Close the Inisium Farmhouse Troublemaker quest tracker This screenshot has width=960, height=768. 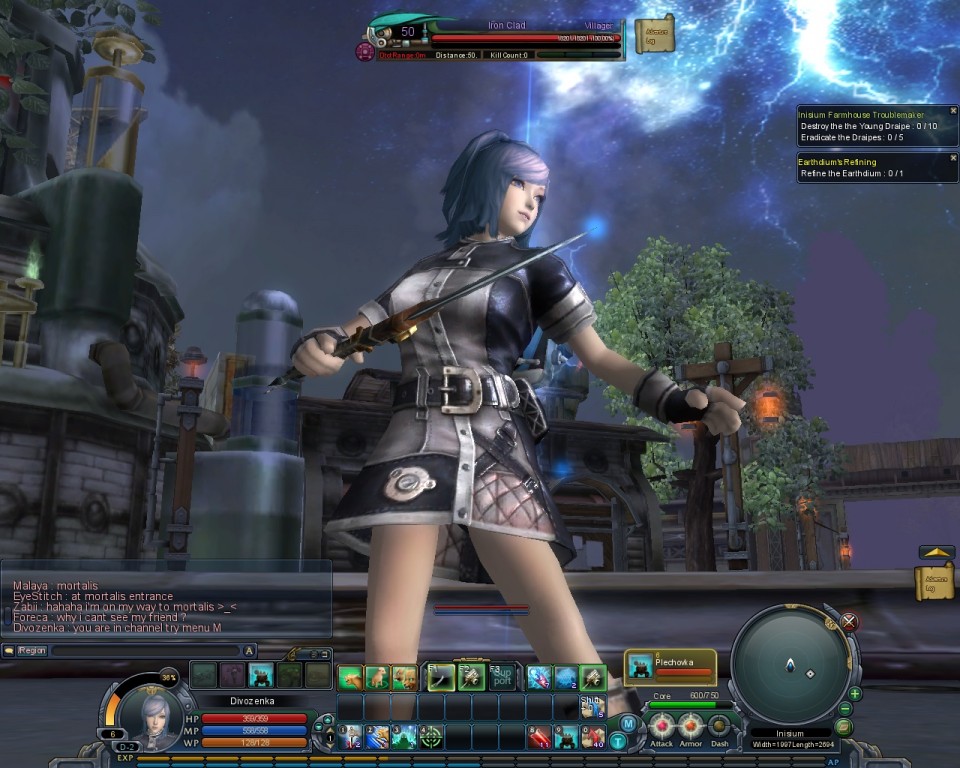click(953, 111)
